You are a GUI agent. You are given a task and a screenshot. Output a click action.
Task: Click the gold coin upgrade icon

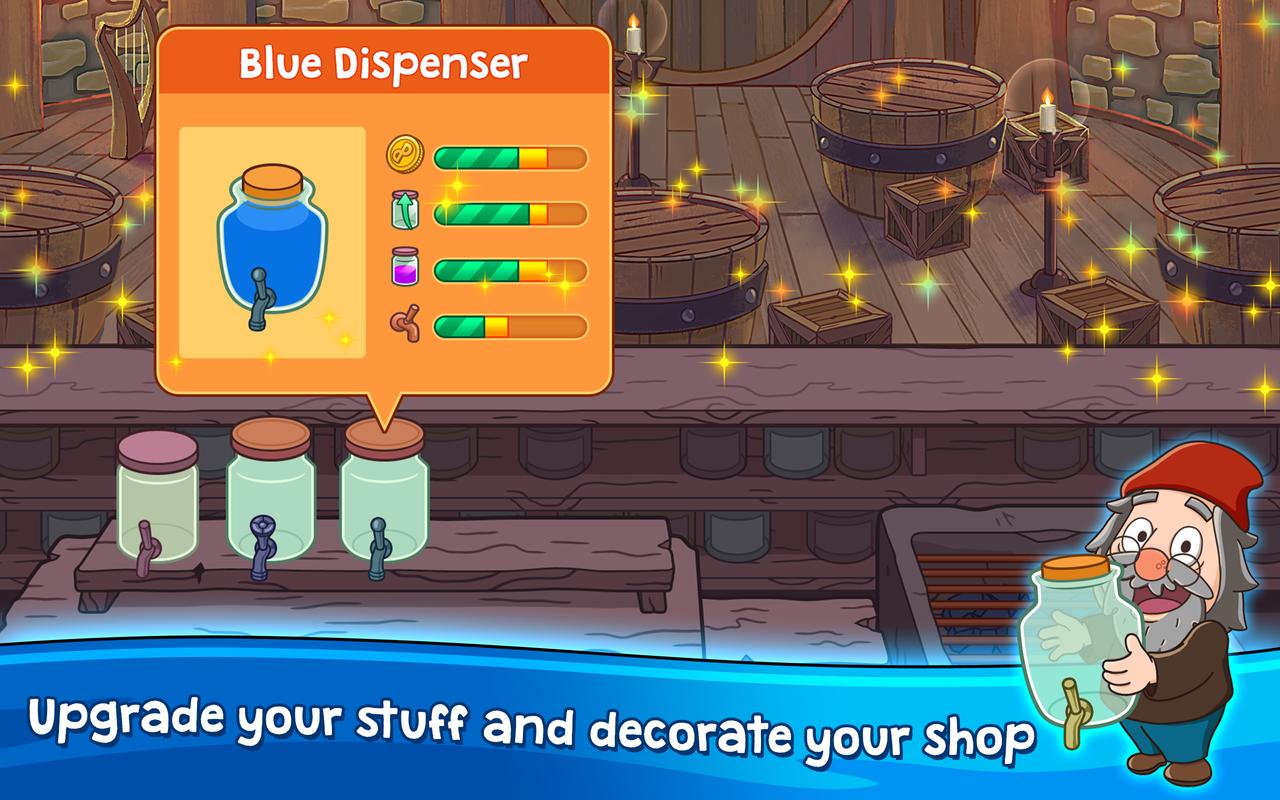click(403, 156)
